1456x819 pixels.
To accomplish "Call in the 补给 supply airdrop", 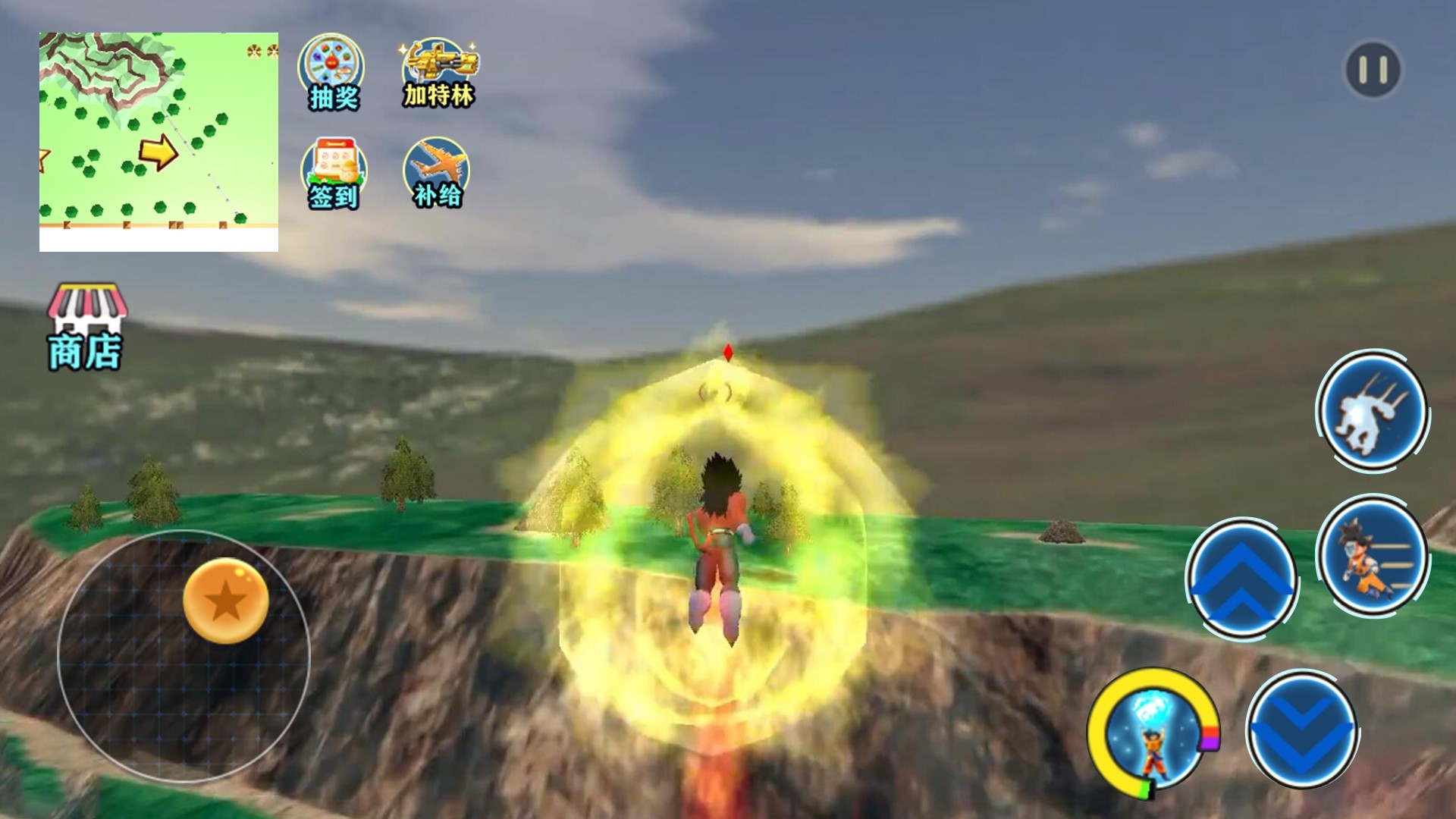I will 437,173.
